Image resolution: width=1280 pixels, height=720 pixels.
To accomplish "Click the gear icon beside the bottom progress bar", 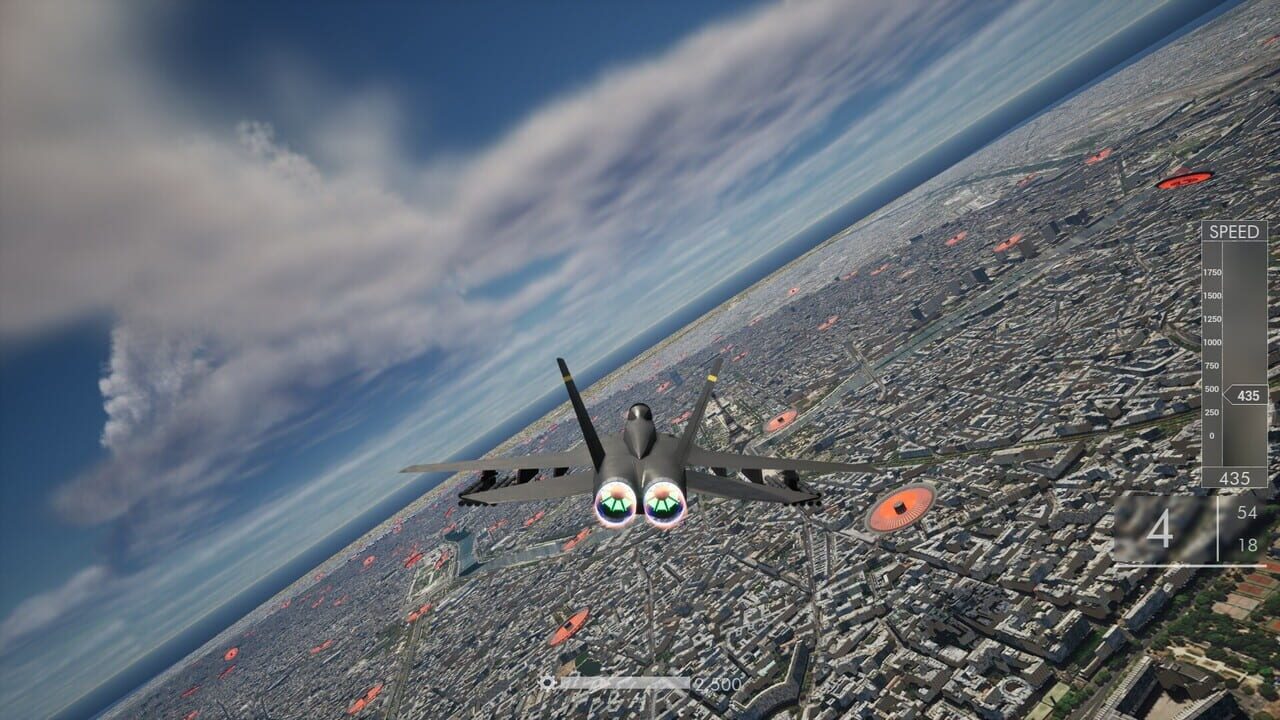I will point(547,682).
